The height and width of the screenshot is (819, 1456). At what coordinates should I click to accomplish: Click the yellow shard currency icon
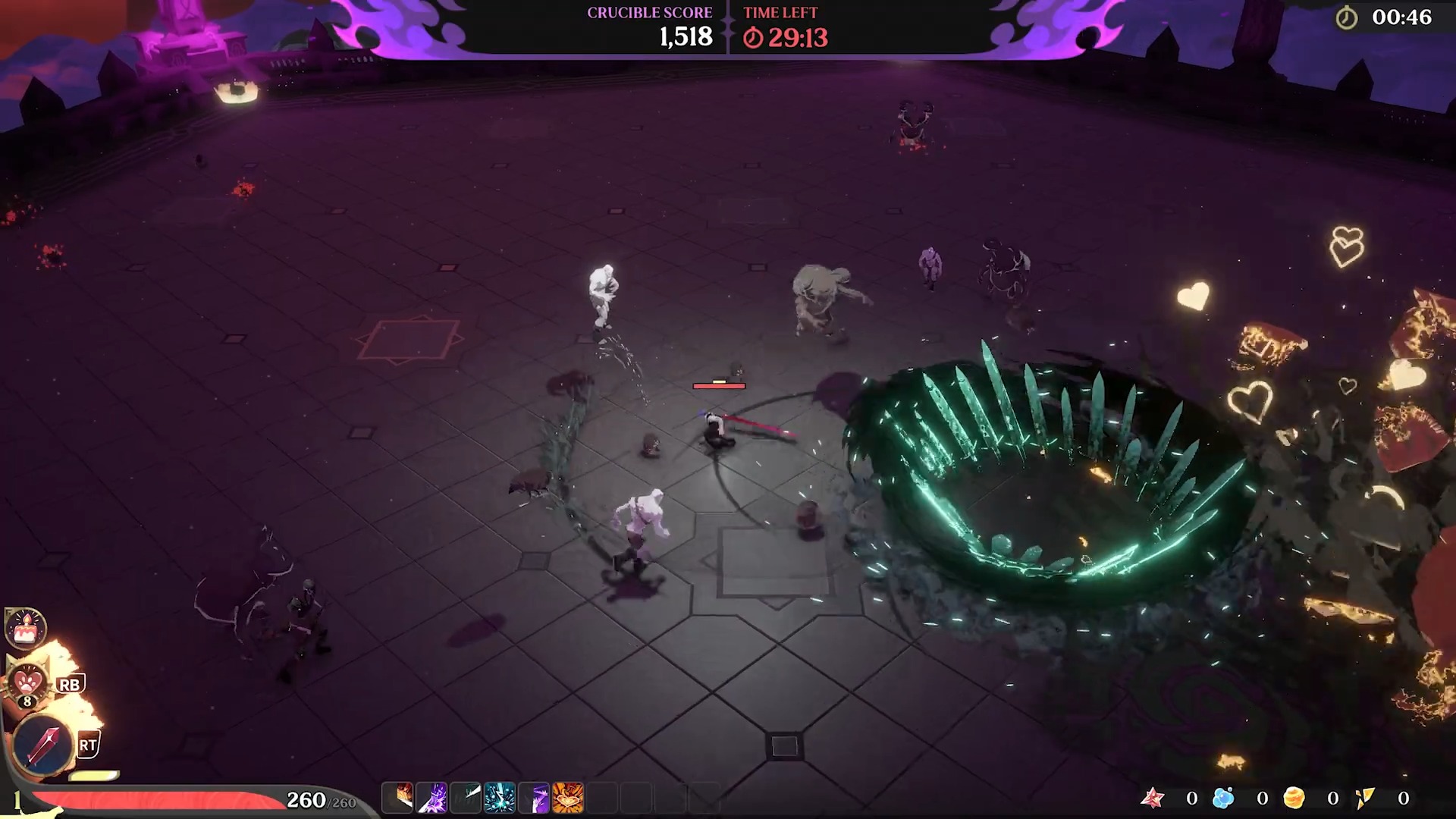[x=1364, y=798]
